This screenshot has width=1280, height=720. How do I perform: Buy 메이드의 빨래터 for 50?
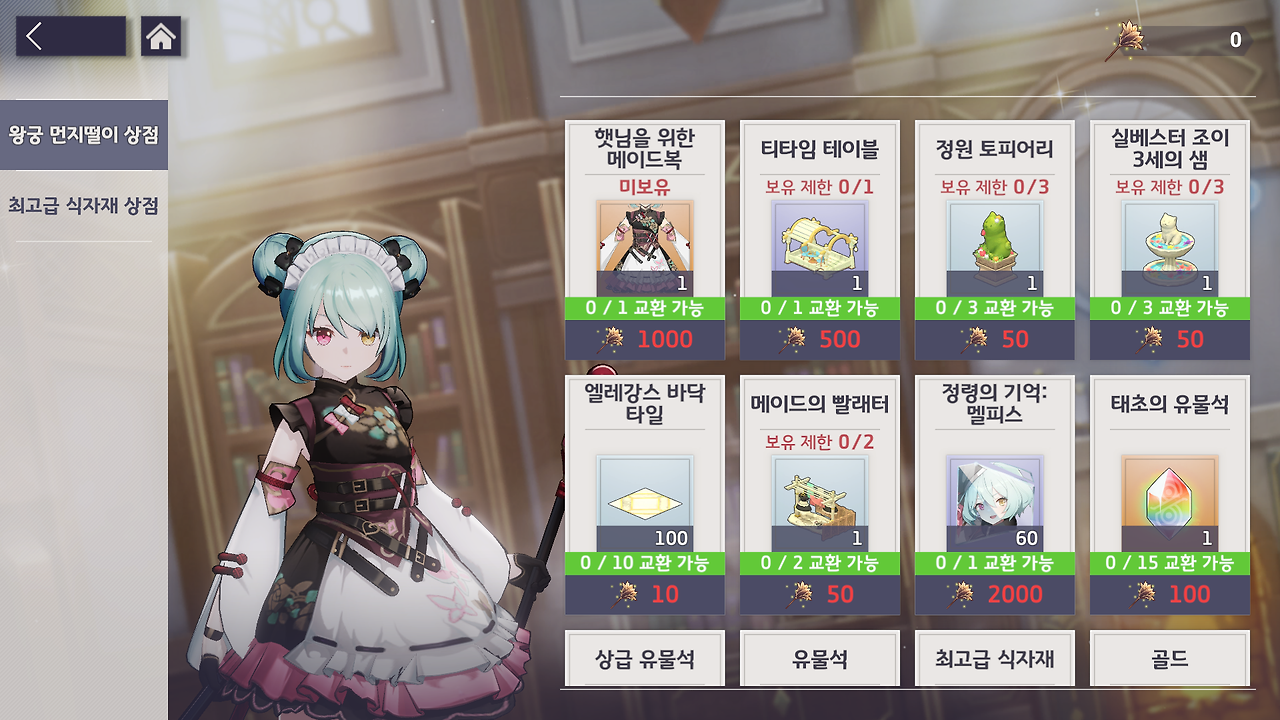pyautogui.click(x=818, y=593)
